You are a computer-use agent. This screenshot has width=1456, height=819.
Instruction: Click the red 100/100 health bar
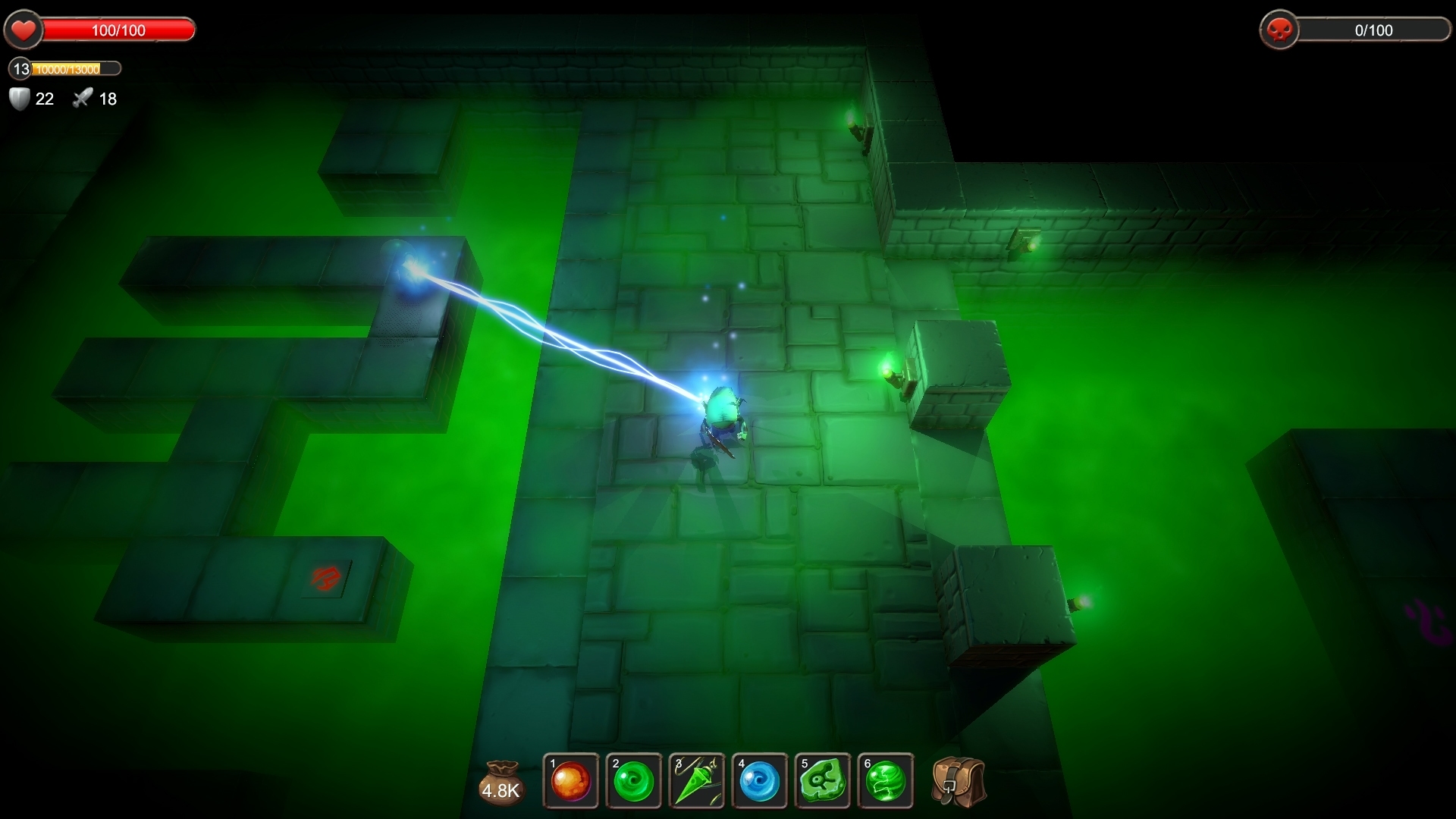click(x=118, y=30)
